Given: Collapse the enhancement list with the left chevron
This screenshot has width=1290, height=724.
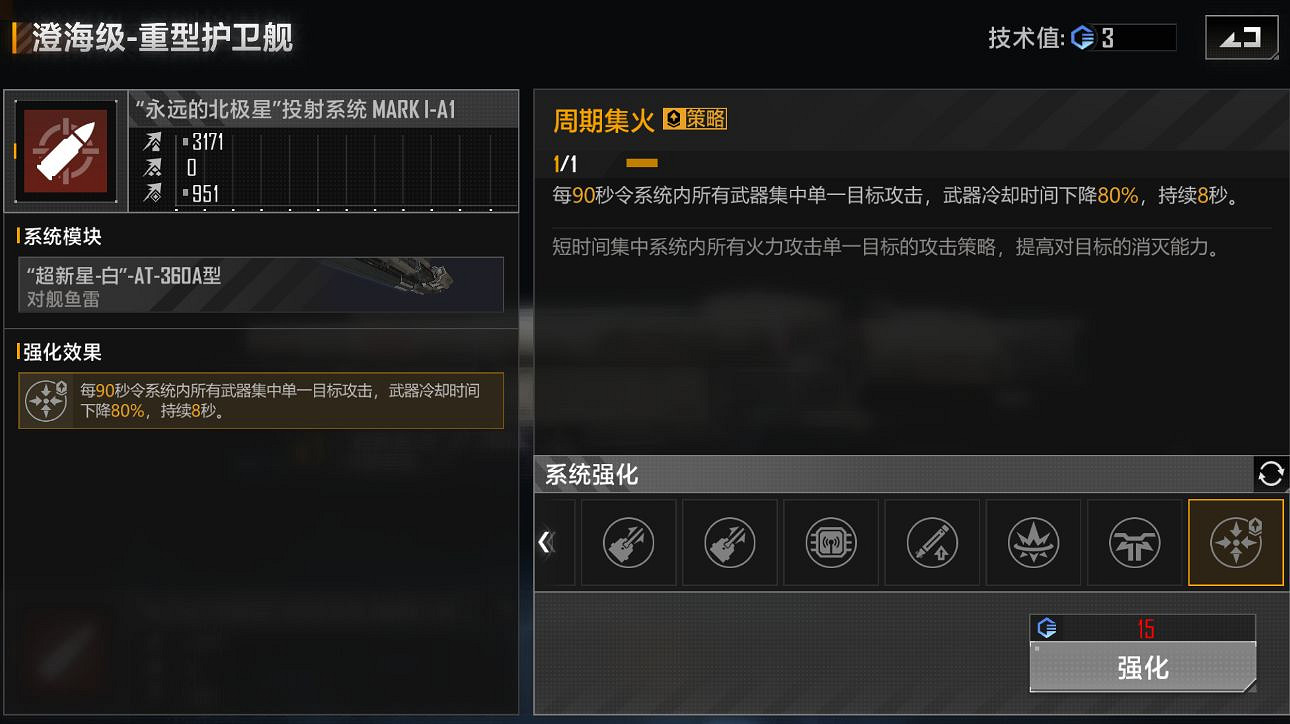Looking at the screenshot, I should coord(545,541).
